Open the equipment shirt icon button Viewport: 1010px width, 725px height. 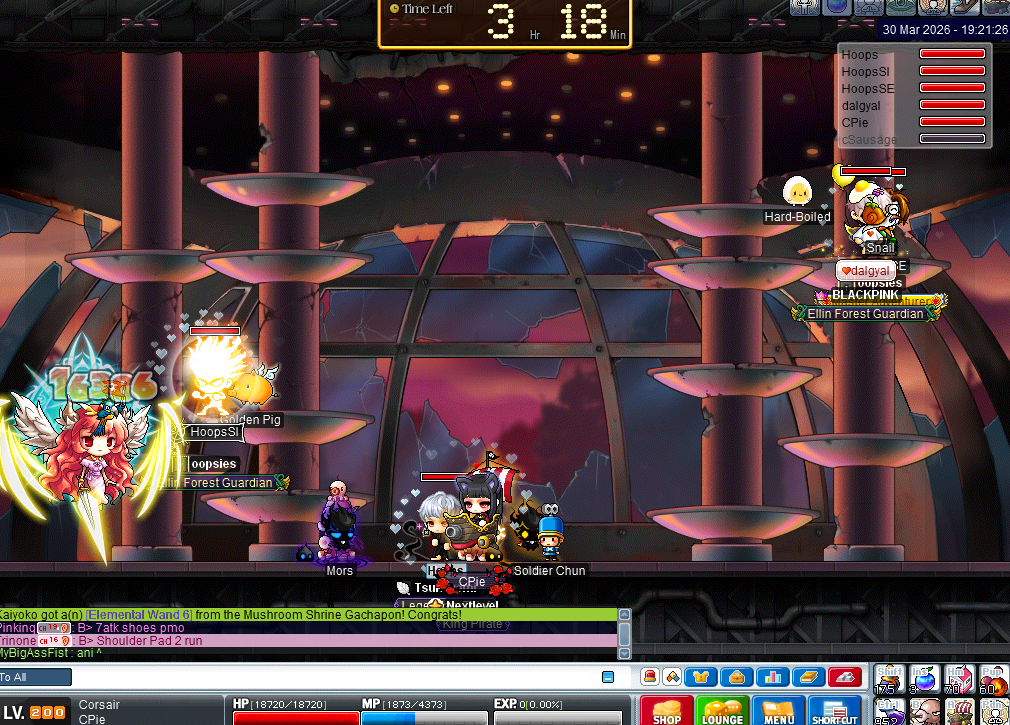coord(701,677)
